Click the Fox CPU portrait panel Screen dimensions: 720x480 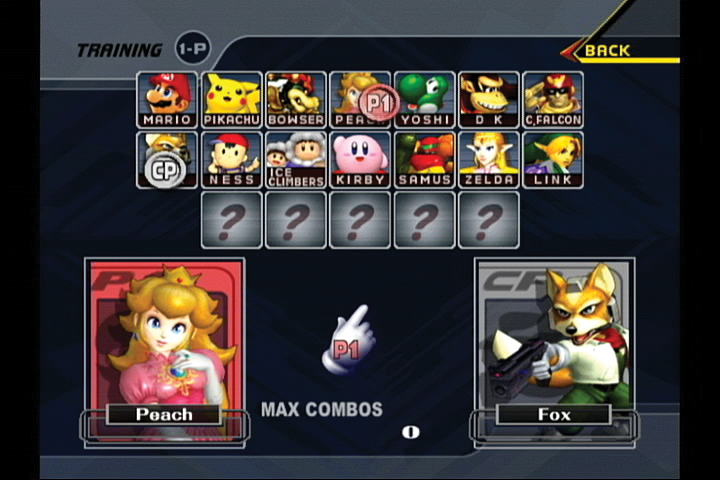pos(554,330)
